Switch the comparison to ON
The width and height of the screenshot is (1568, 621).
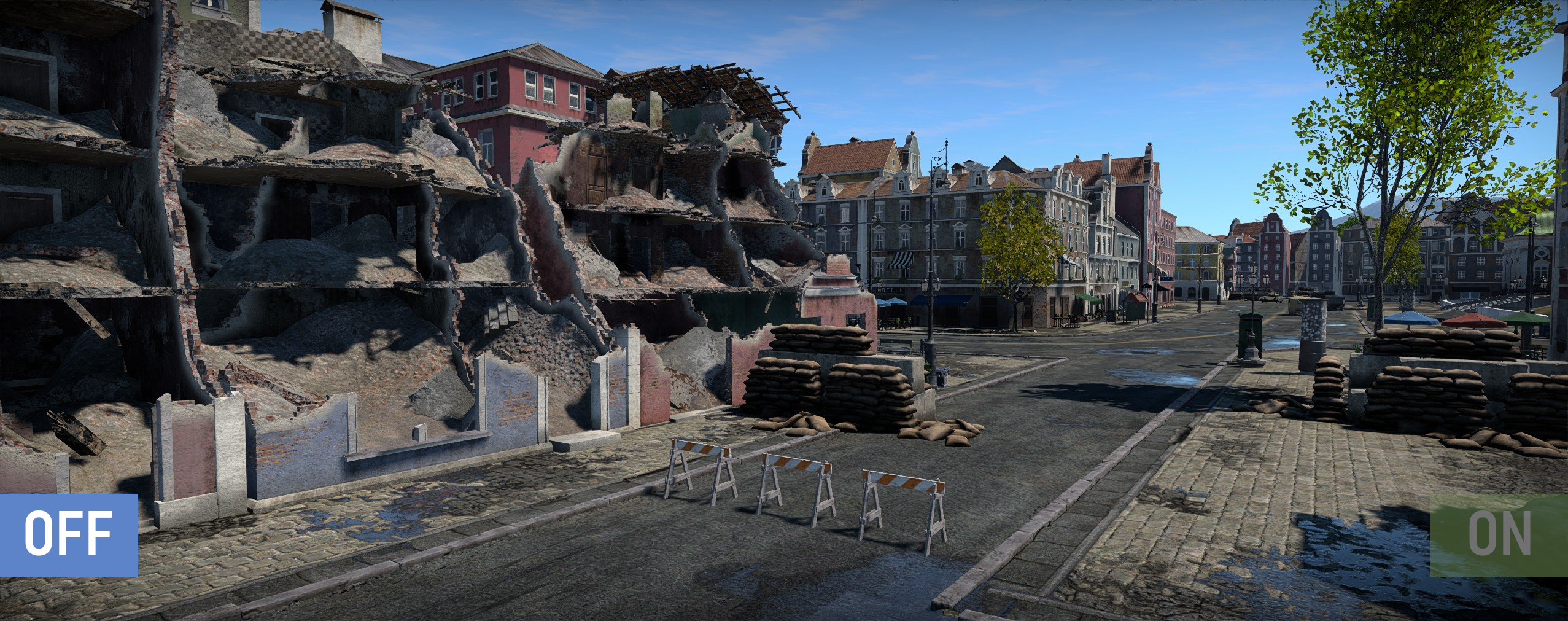[1499, 535]
